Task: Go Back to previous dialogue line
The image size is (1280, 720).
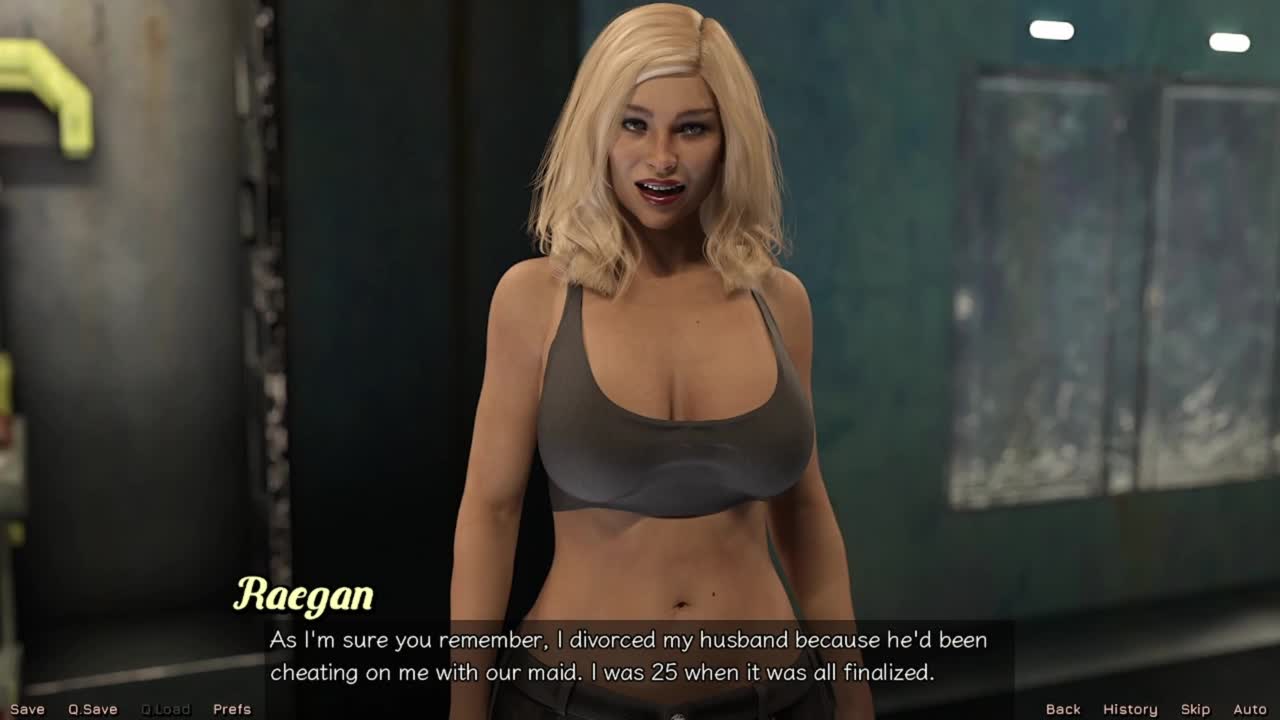Action: [1063, 709]
